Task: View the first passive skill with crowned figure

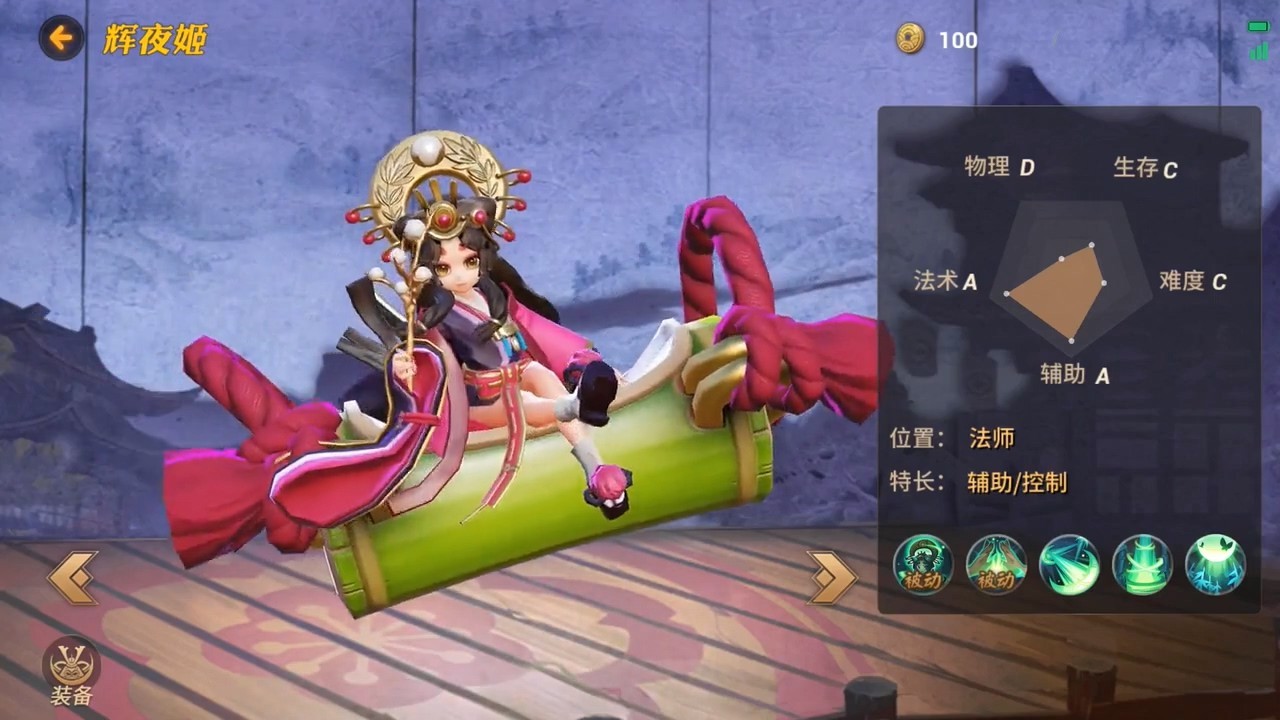Action: pyautogui.click(x=923, y=565)
